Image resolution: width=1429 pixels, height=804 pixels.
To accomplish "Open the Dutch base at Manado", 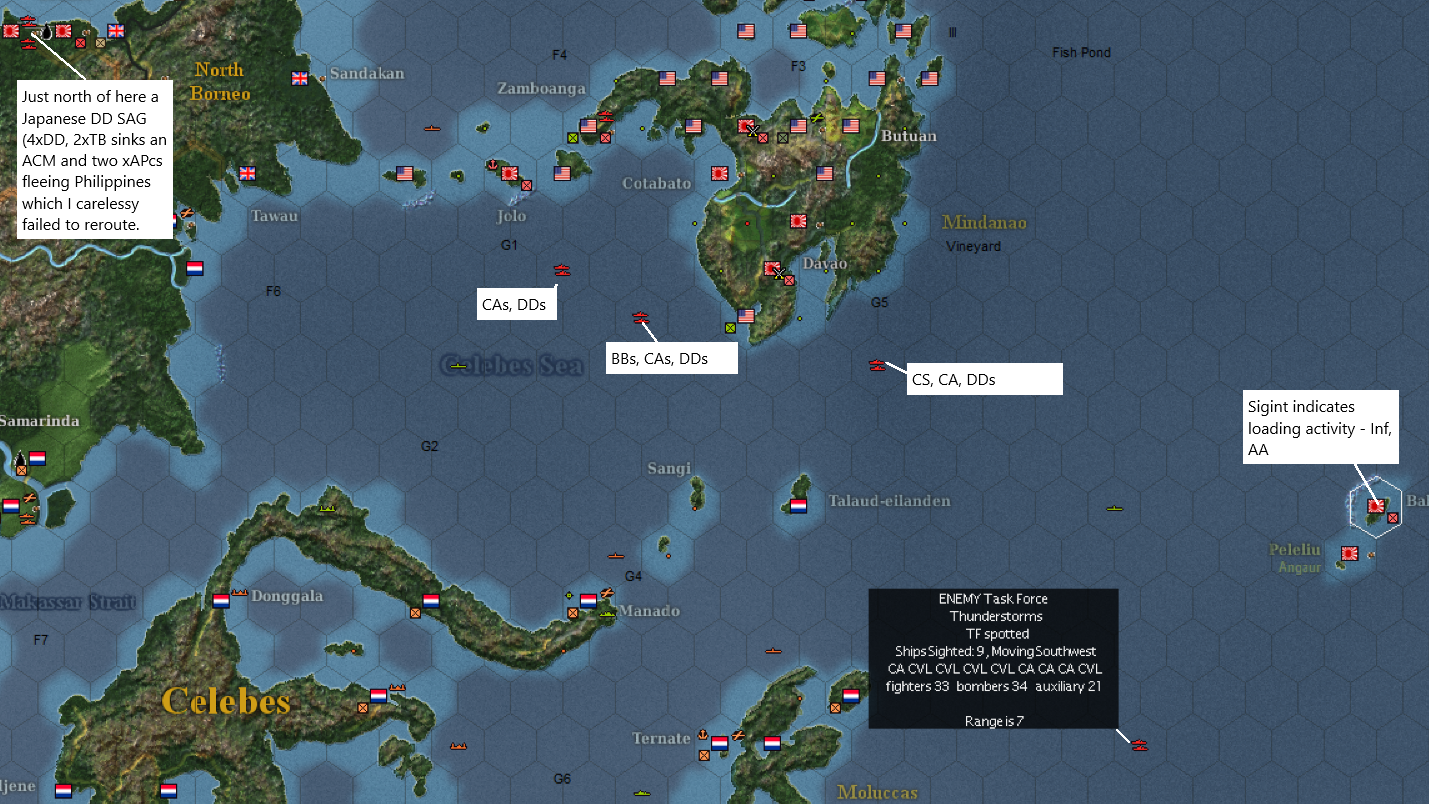I will [587, 601].
